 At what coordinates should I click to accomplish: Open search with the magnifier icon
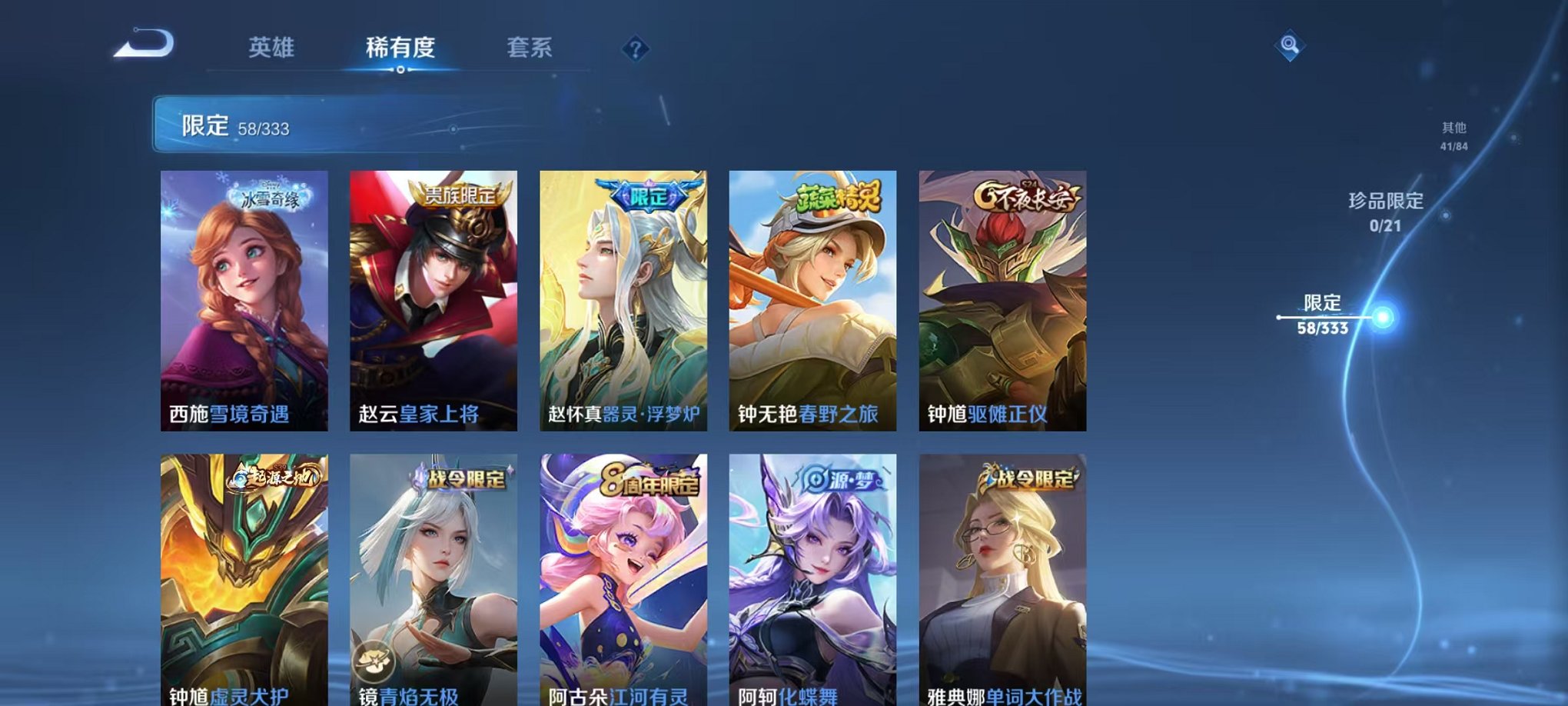coord(1291,45)
